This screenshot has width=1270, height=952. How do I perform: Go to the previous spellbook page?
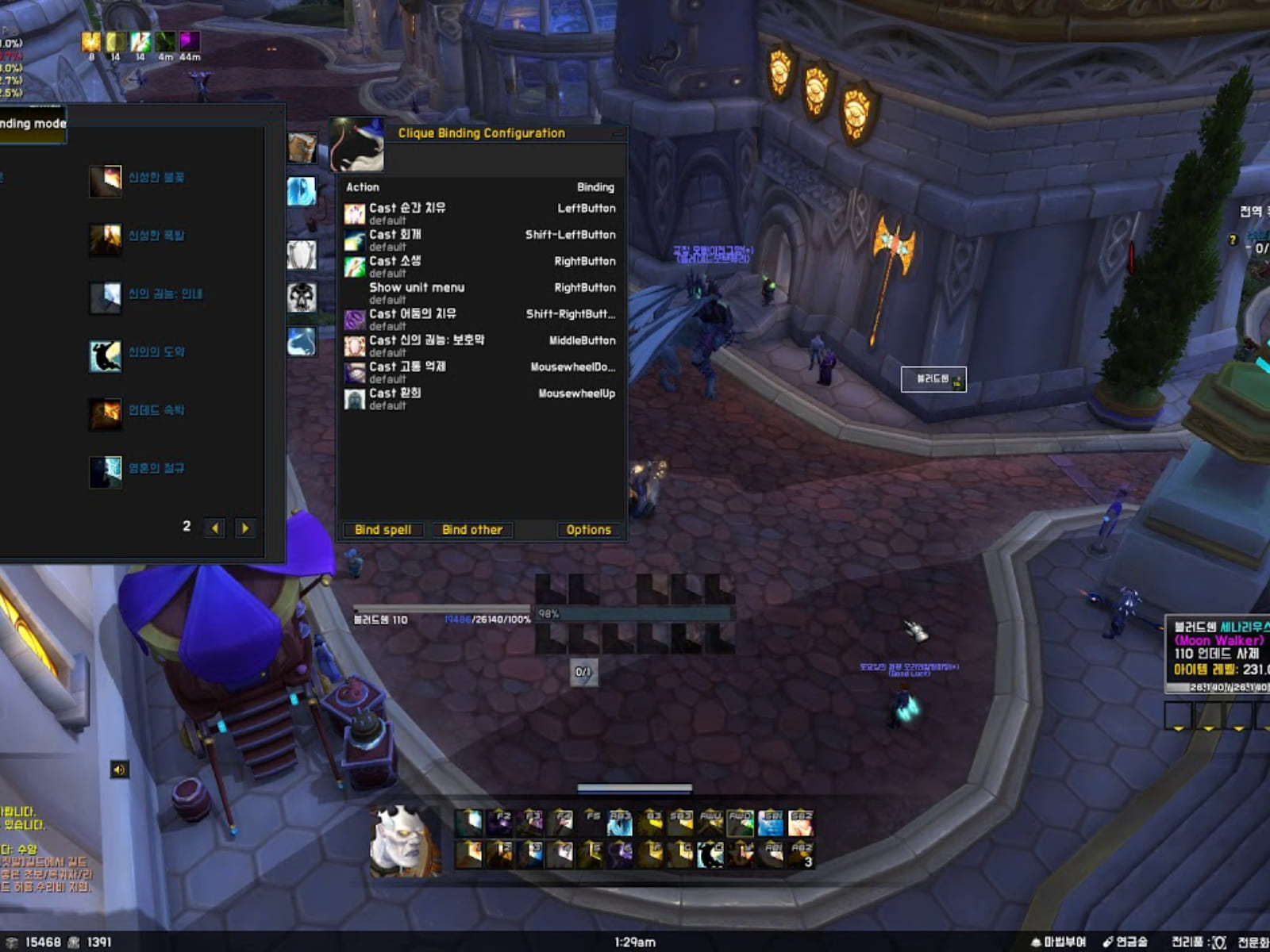tap(214, 528)
